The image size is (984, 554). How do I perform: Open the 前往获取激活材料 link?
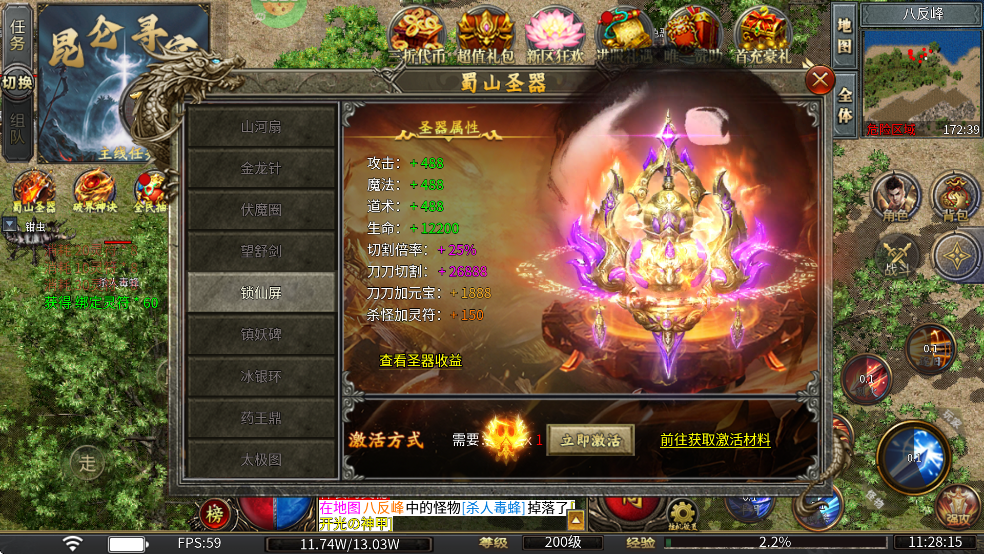point(715,439)
